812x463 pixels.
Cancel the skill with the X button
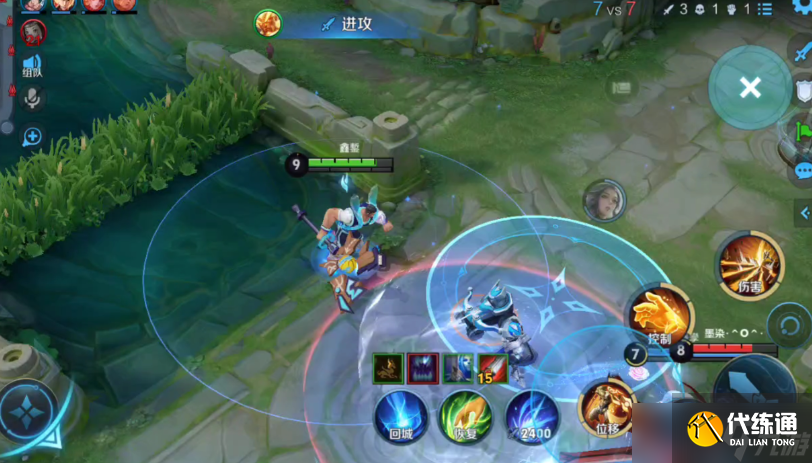pos(750,88)
